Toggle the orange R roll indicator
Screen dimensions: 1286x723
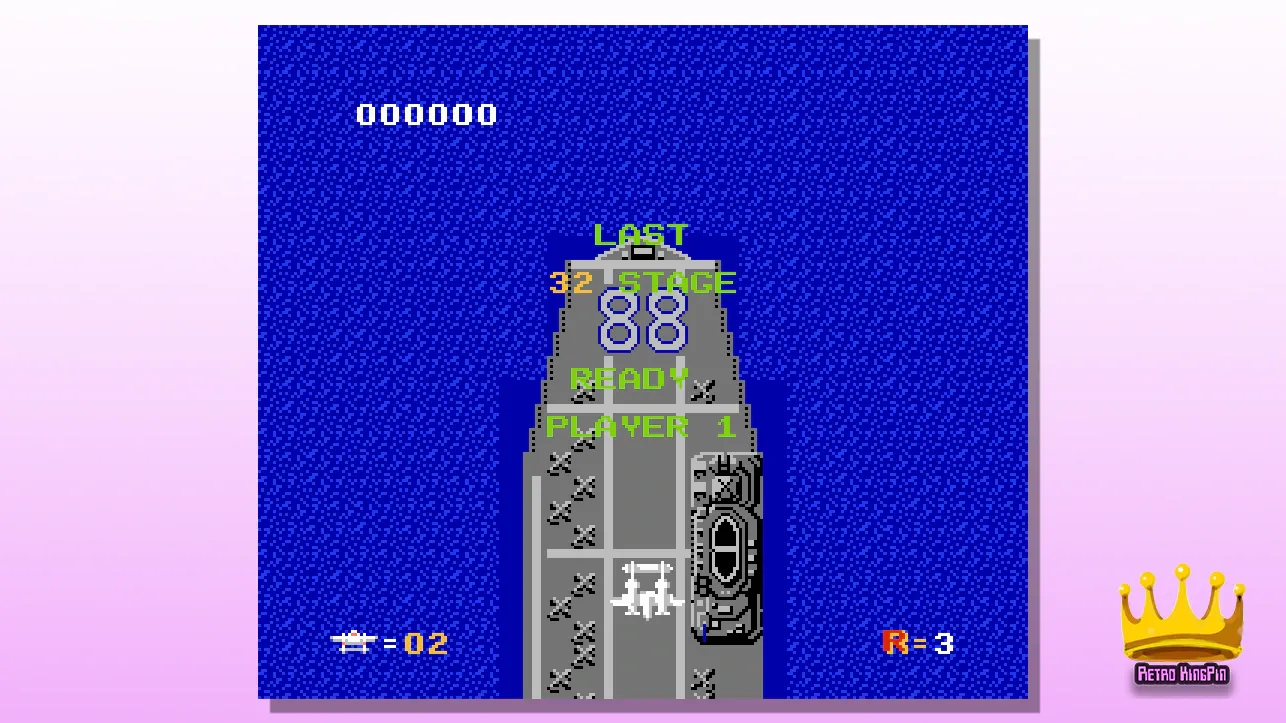click(x=894, y=643)
